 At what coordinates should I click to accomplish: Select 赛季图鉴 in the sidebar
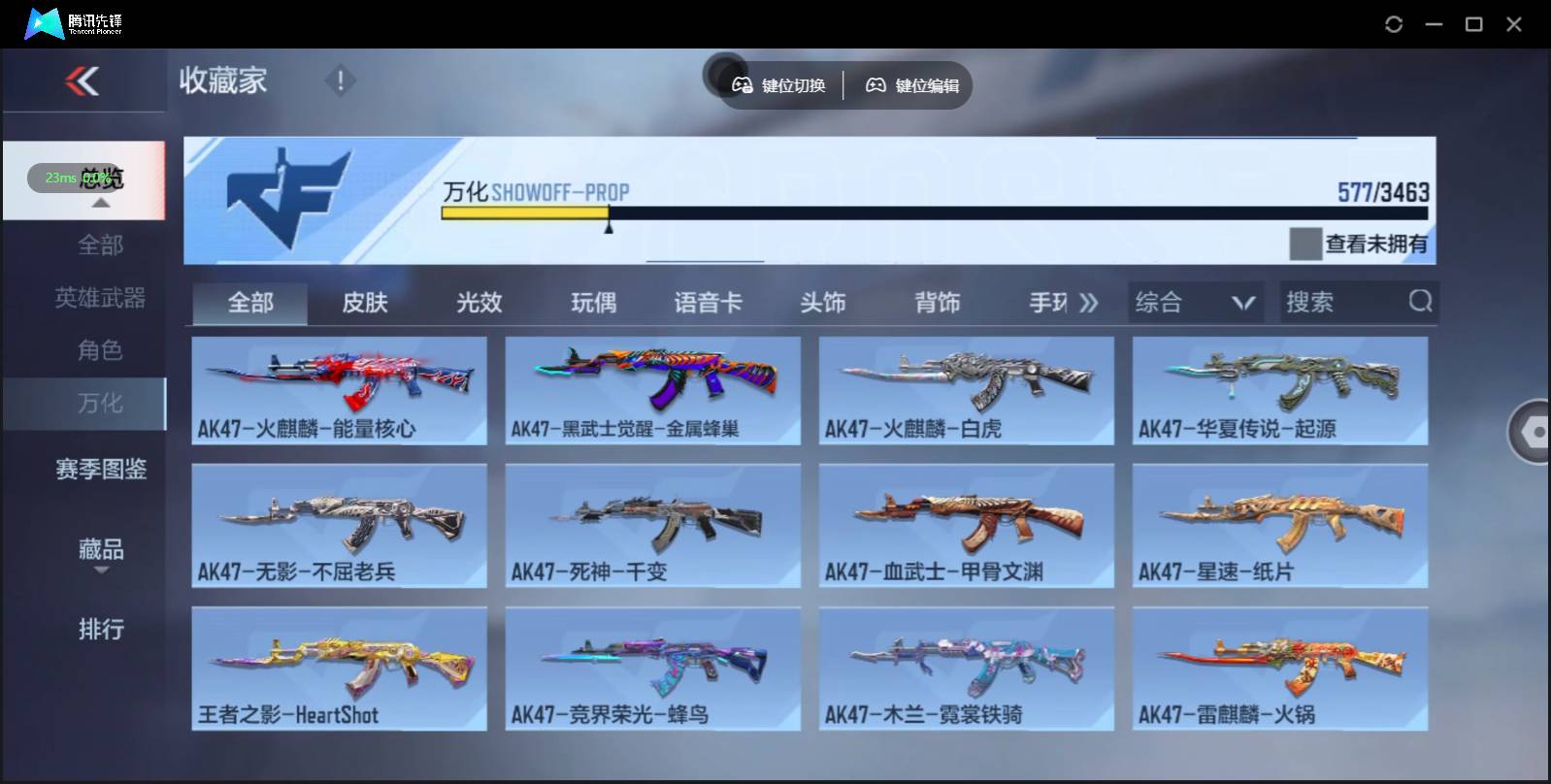100,469
